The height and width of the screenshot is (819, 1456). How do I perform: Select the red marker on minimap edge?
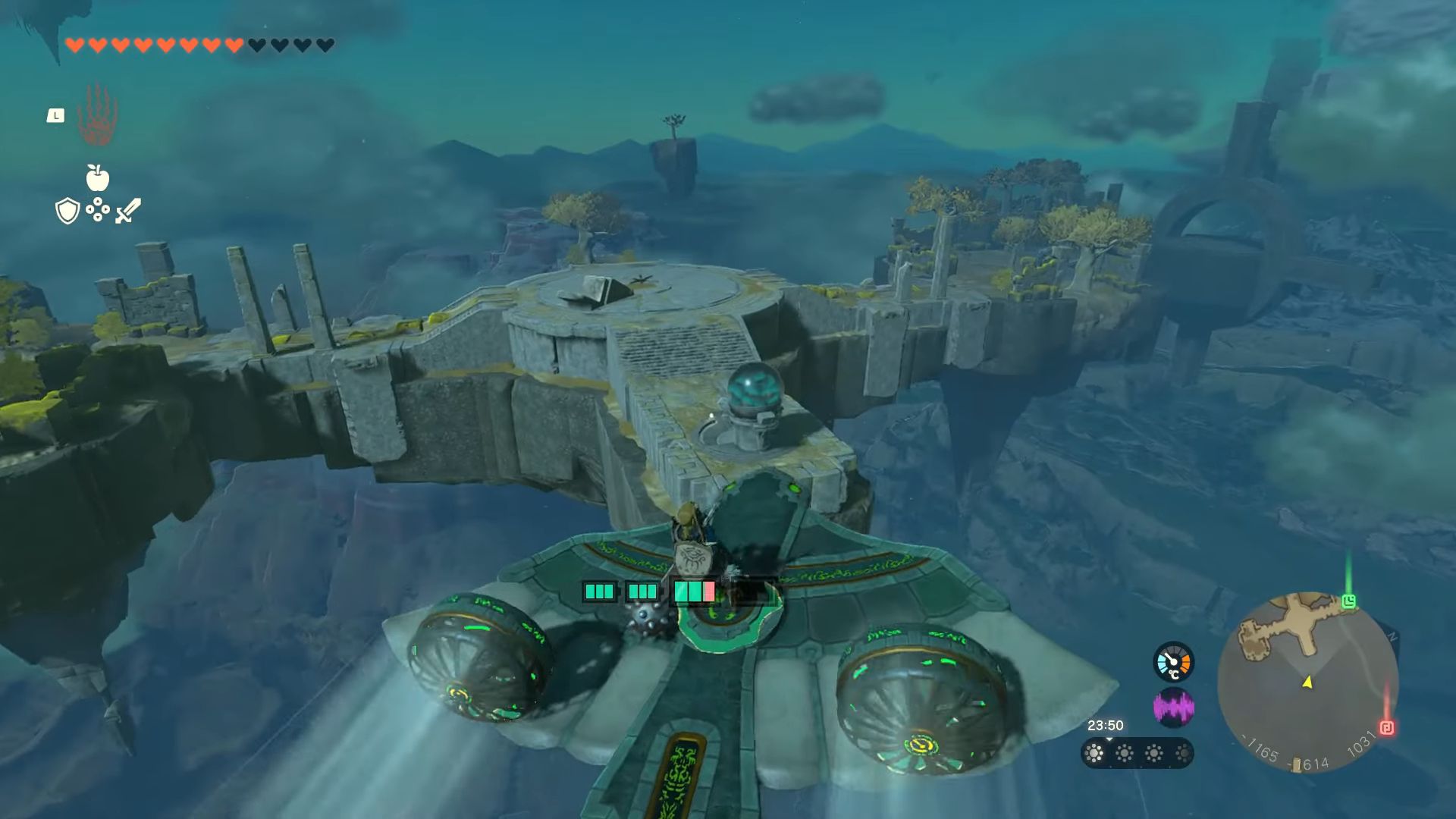pyautogui.click(x=1387, y=728)
